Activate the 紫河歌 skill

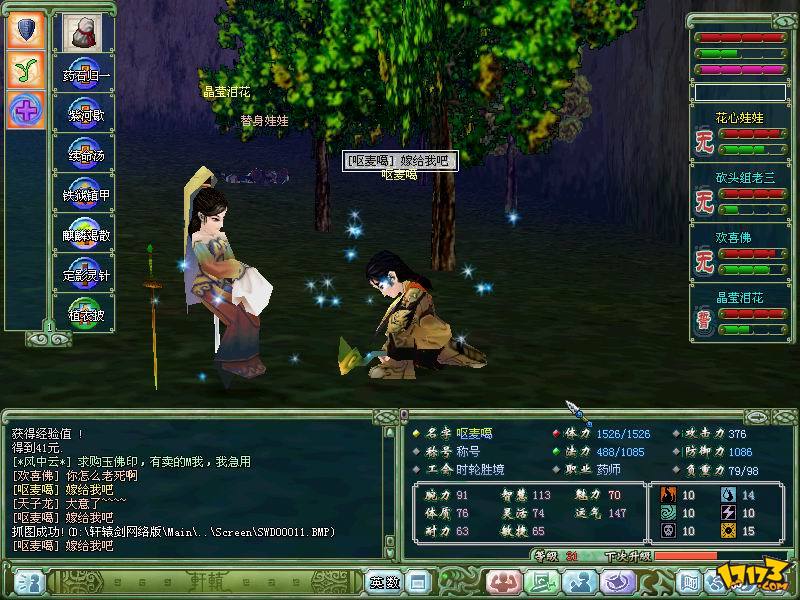click(84, 112)
